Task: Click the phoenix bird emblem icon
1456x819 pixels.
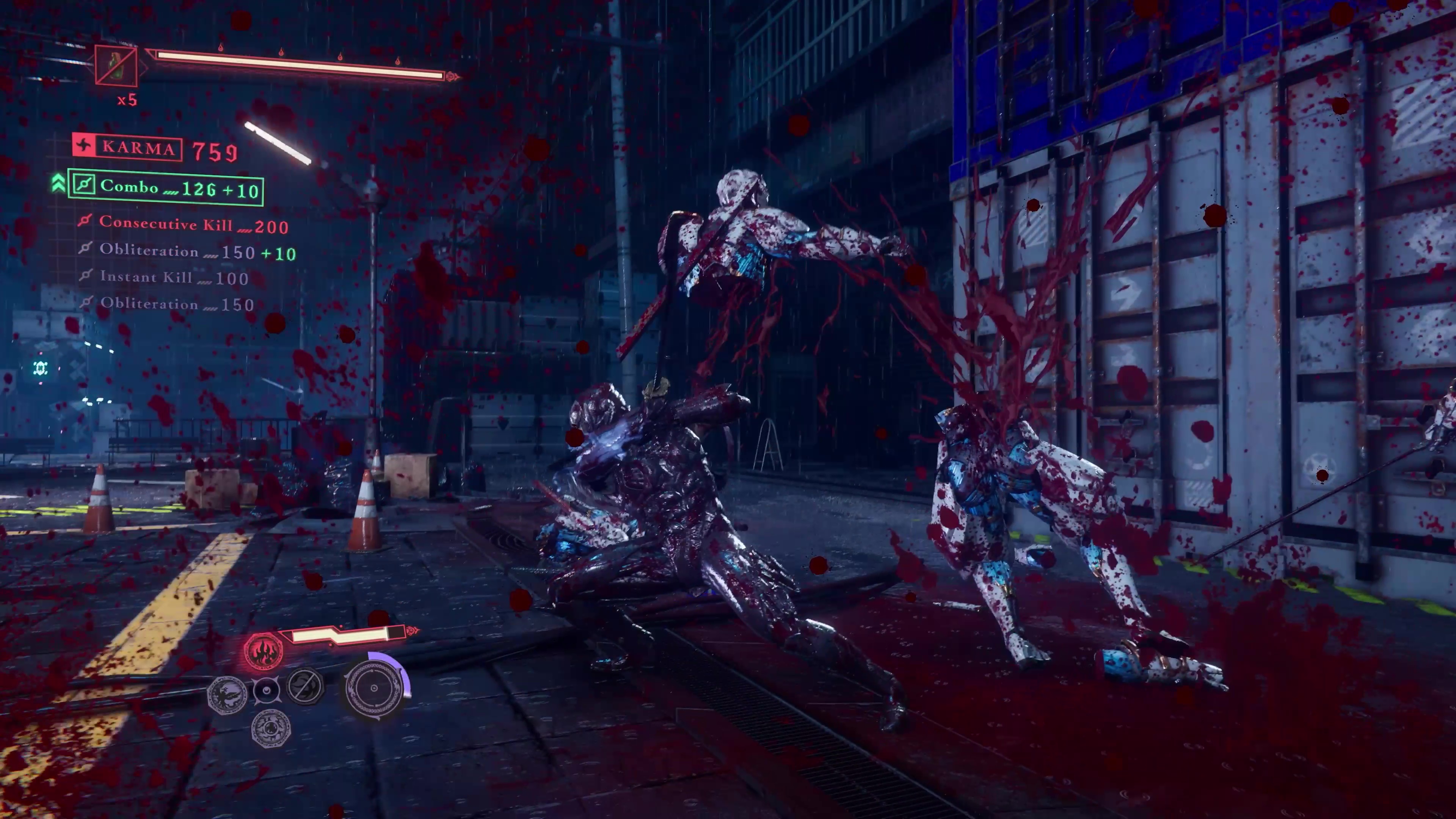Action: 227,693
